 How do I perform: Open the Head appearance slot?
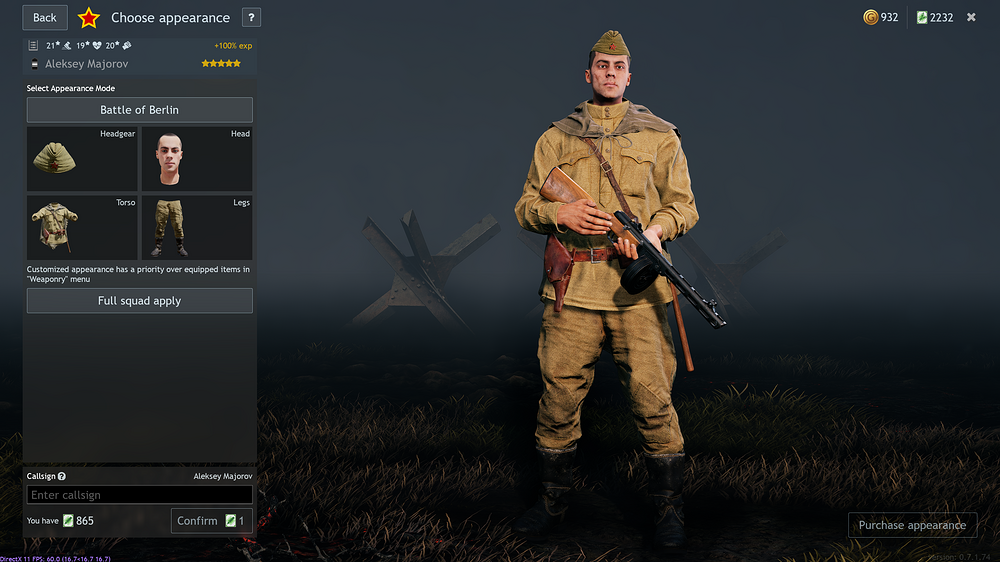click(197, 158)
